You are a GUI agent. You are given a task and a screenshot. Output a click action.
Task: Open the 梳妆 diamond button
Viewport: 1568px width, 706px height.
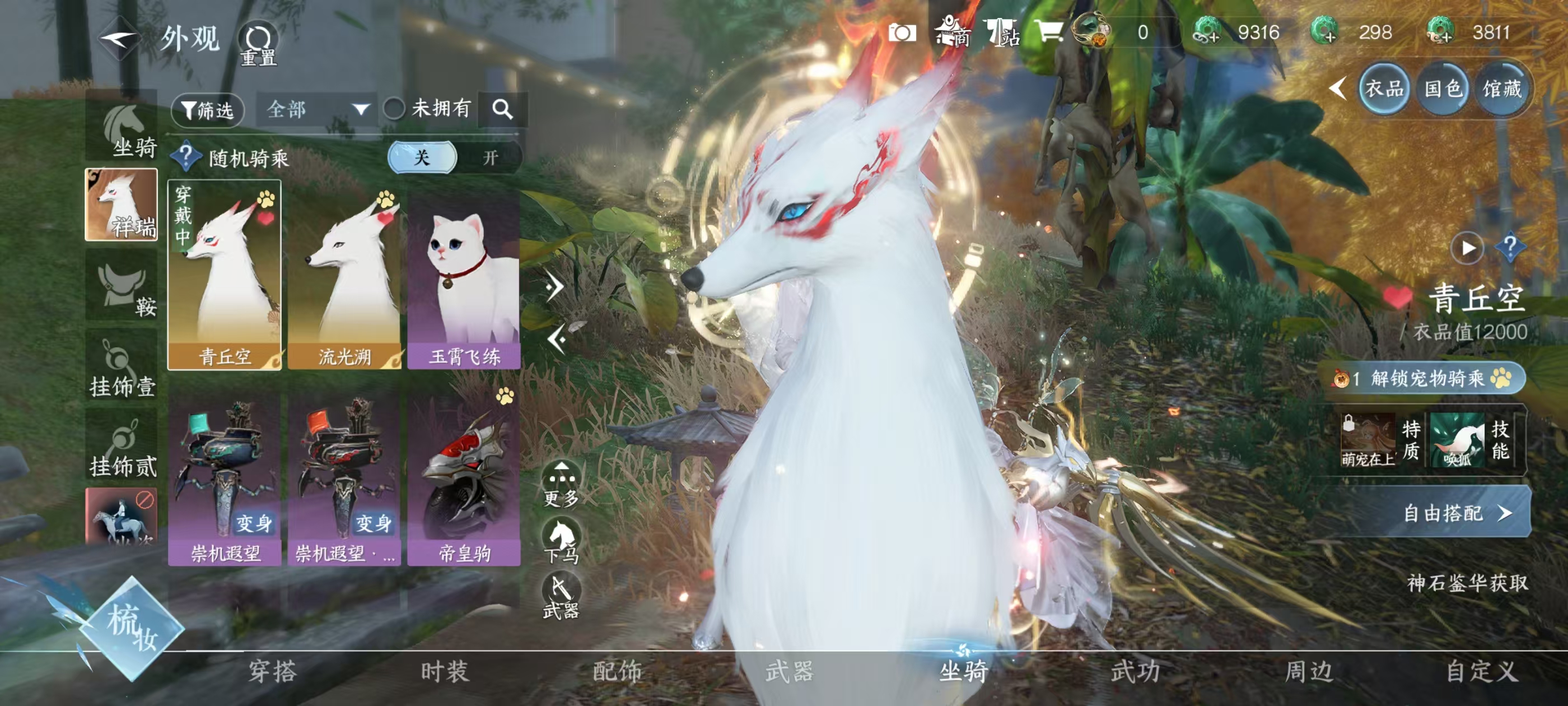(x=132, y=628)
